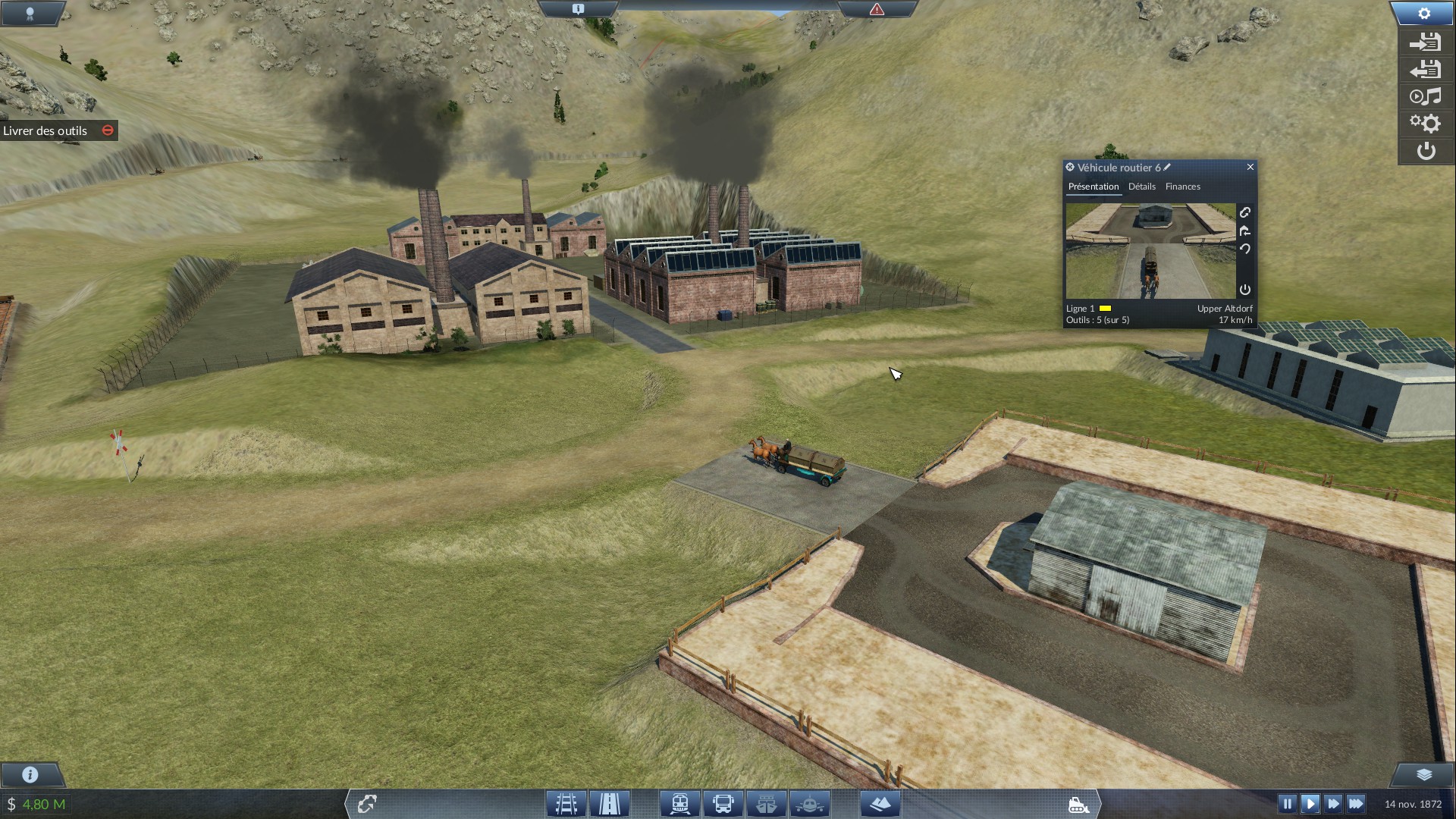Click the vehicle's power button icon
The width and height of the screenshot is (1456, 819).
[x=1244, y=290]
